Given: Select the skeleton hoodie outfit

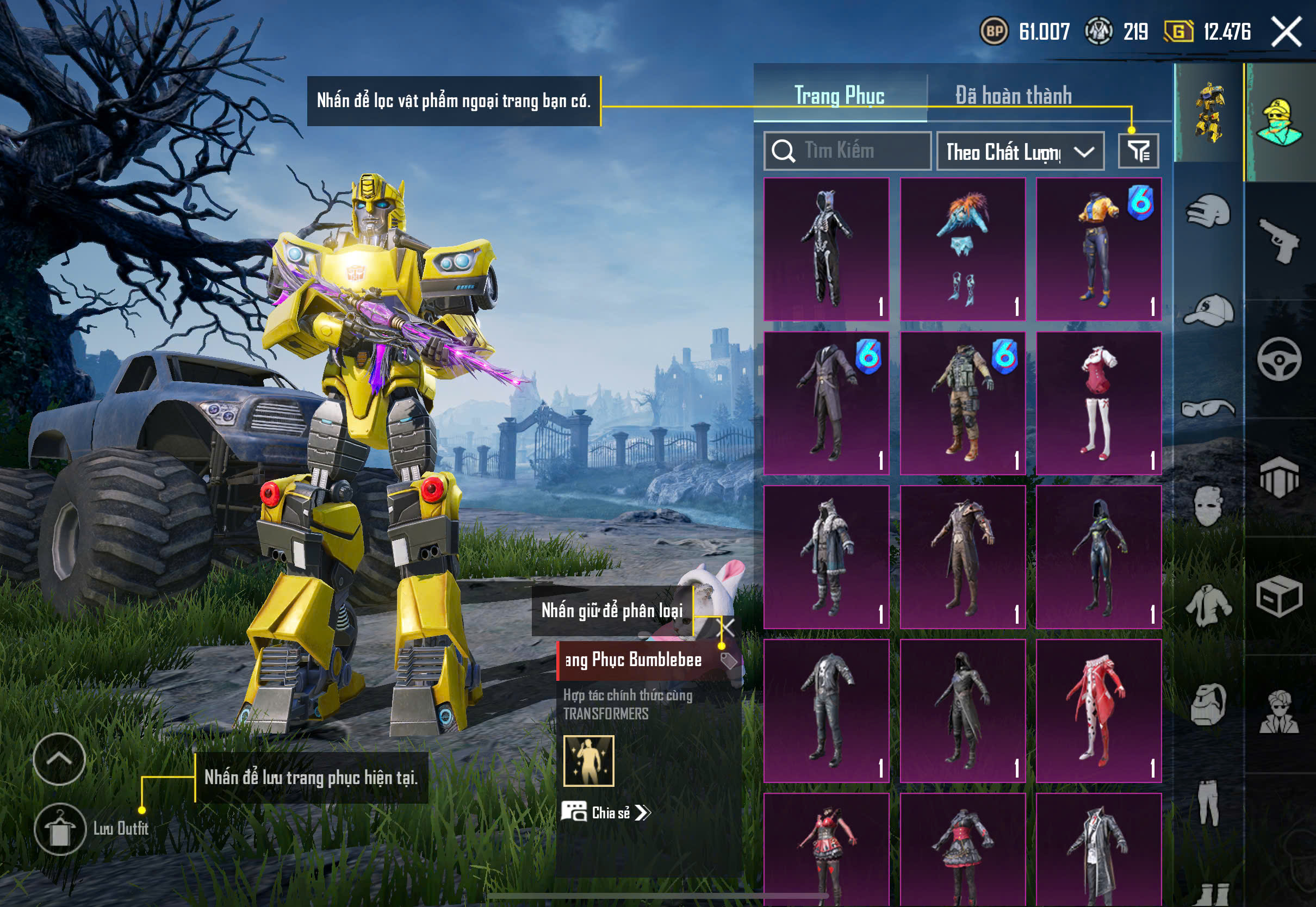Looking at the screenshot, I should coord(826,250).
